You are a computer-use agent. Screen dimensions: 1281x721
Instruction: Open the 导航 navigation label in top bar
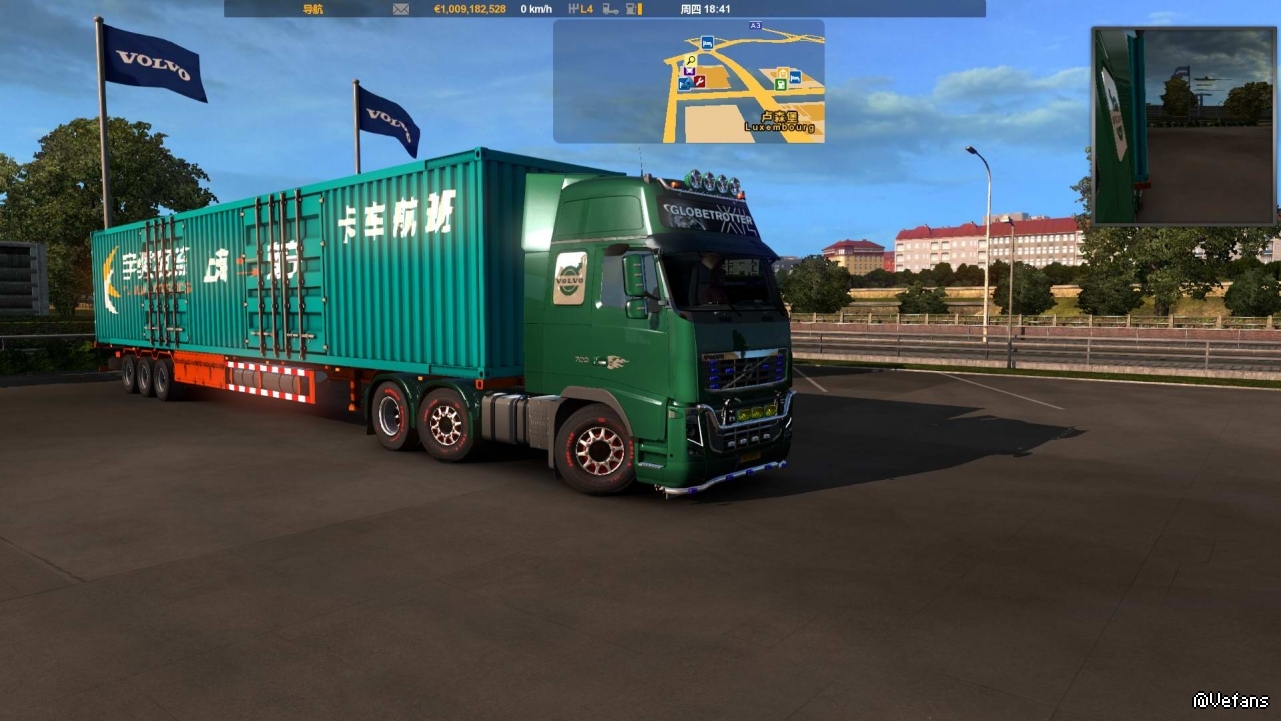(x=313, y=9)
